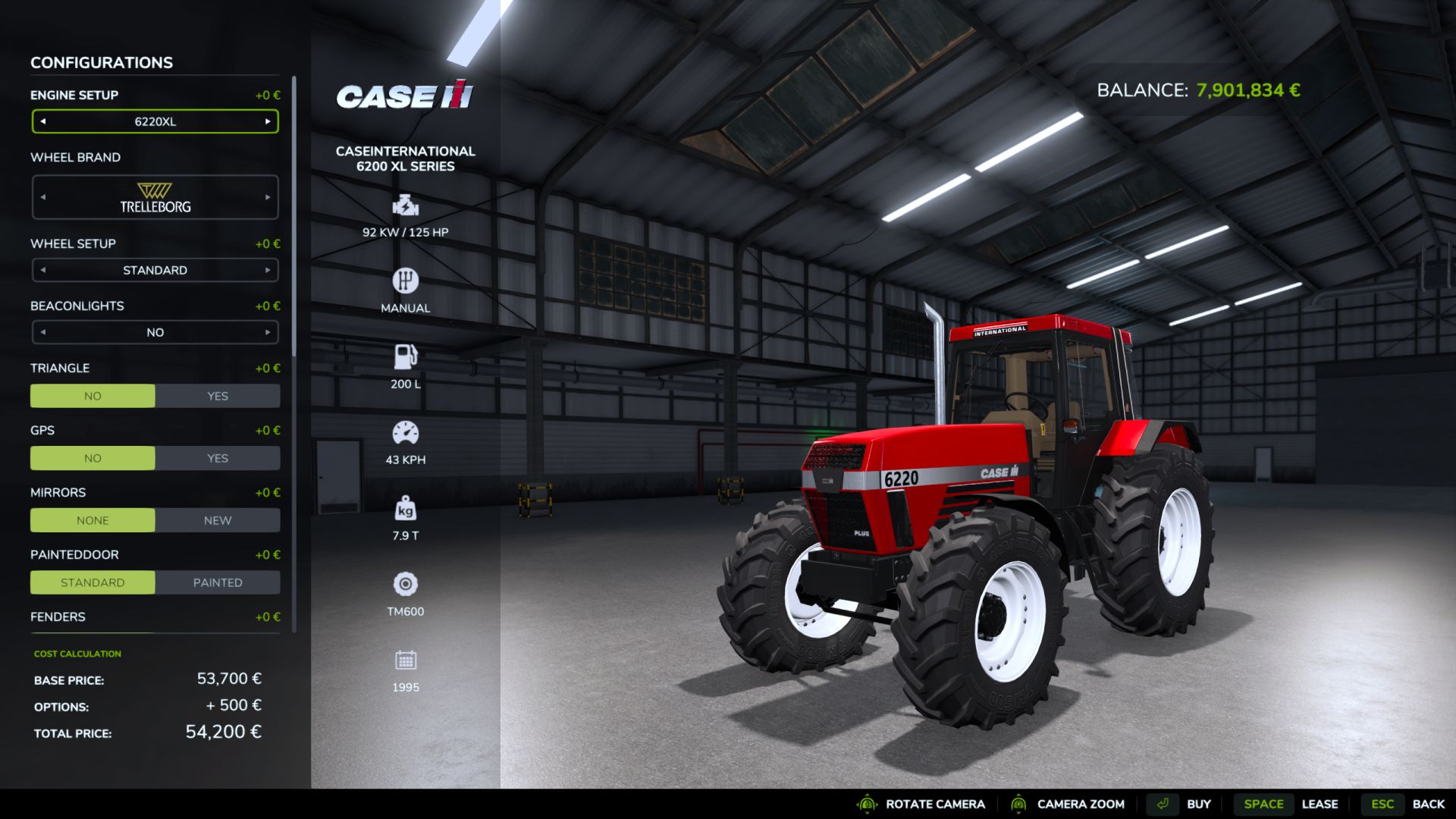Enable the Triangle option by selecting YES
The width and height of the screenshot is (1456, 819).
pyautogui.click(x=217, y=395)
